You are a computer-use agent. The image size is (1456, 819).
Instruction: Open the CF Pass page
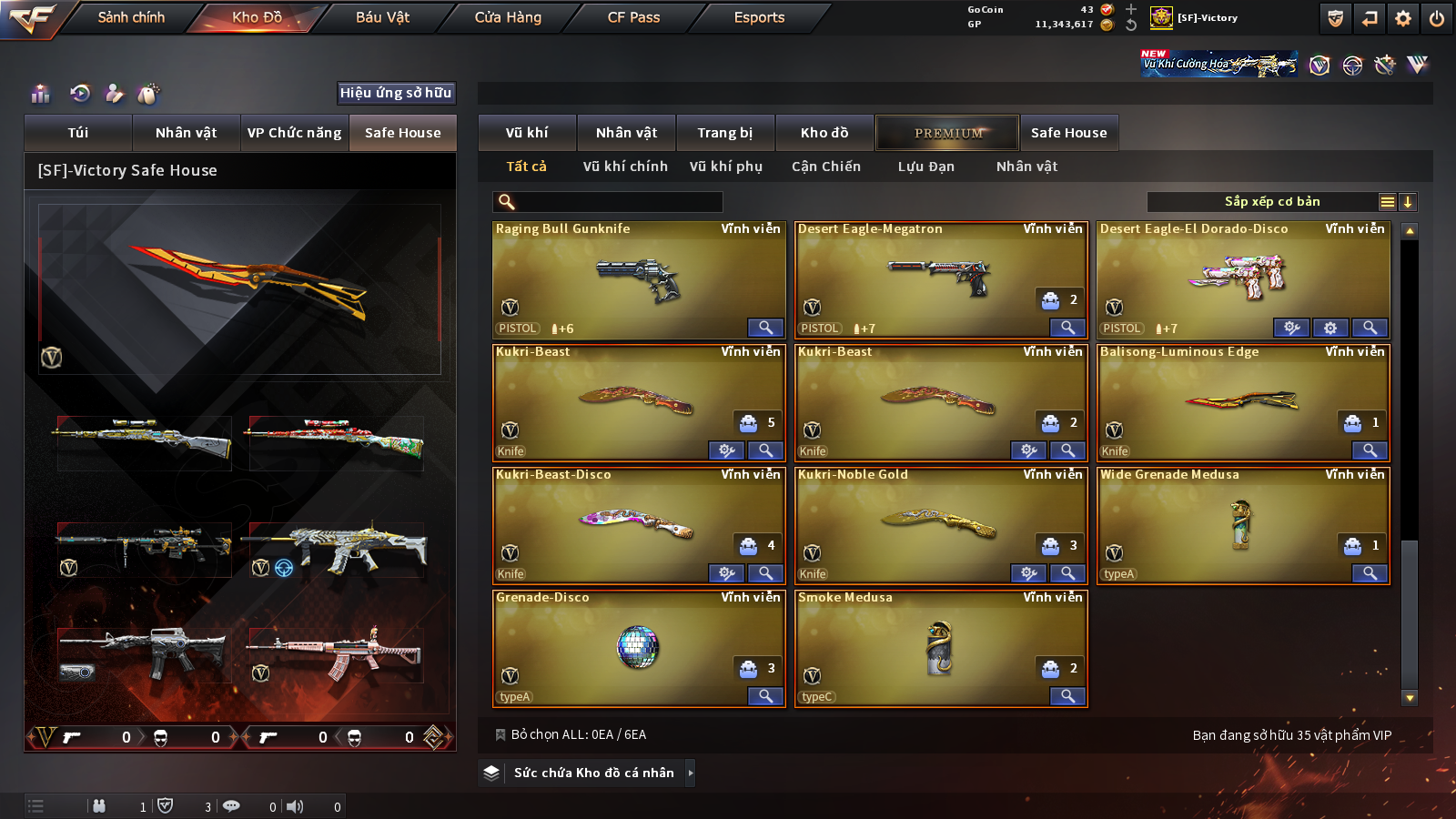pos(633,17)
